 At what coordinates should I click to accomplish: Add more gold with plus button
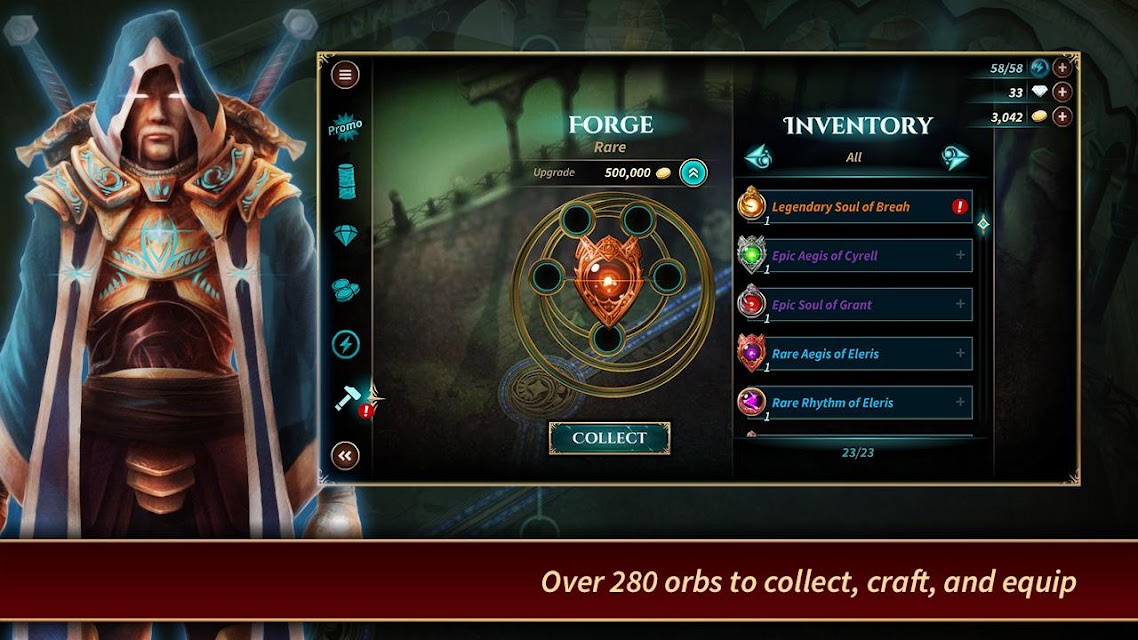(x=1062, y=117)
